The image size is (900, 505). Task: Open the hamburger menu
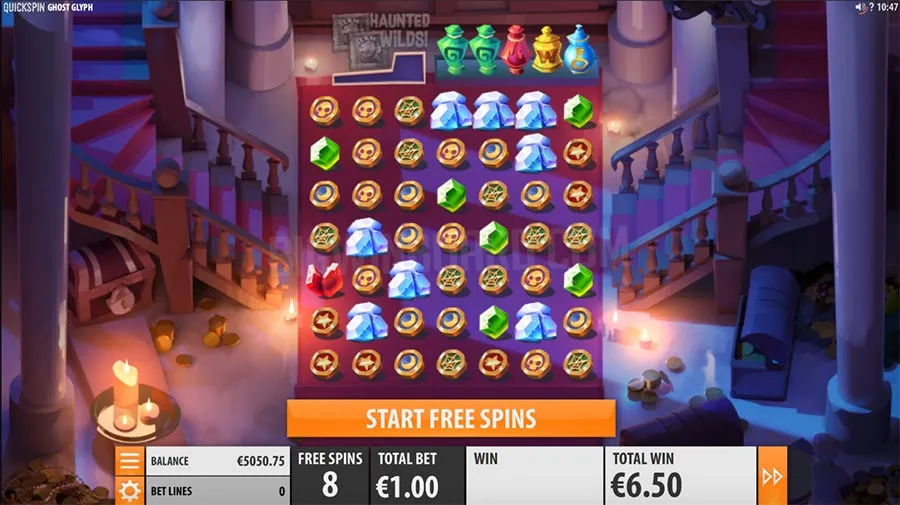[129, 461]
